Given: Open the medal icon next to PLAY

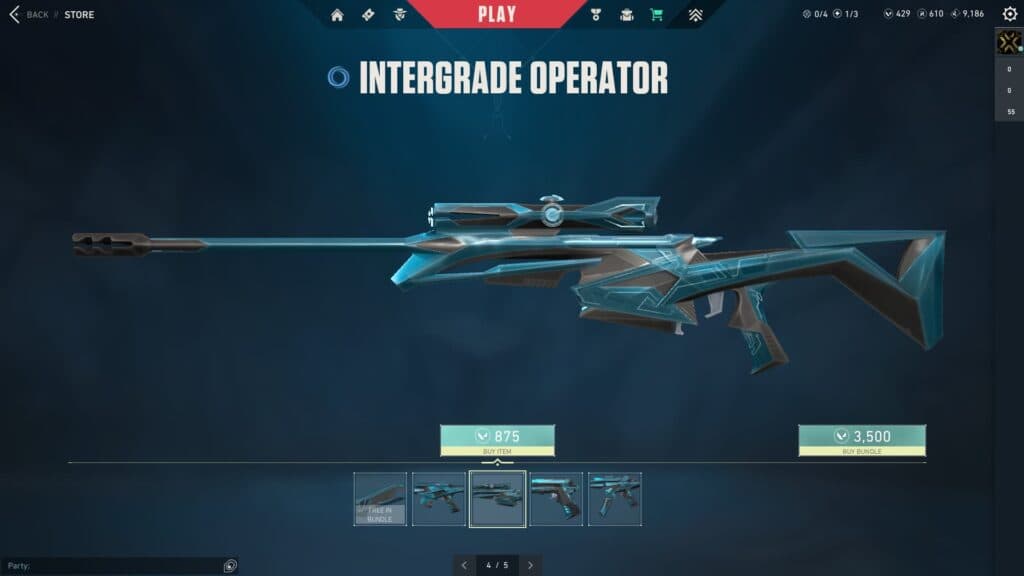Looking at the screenshot, I should point(598,15).
